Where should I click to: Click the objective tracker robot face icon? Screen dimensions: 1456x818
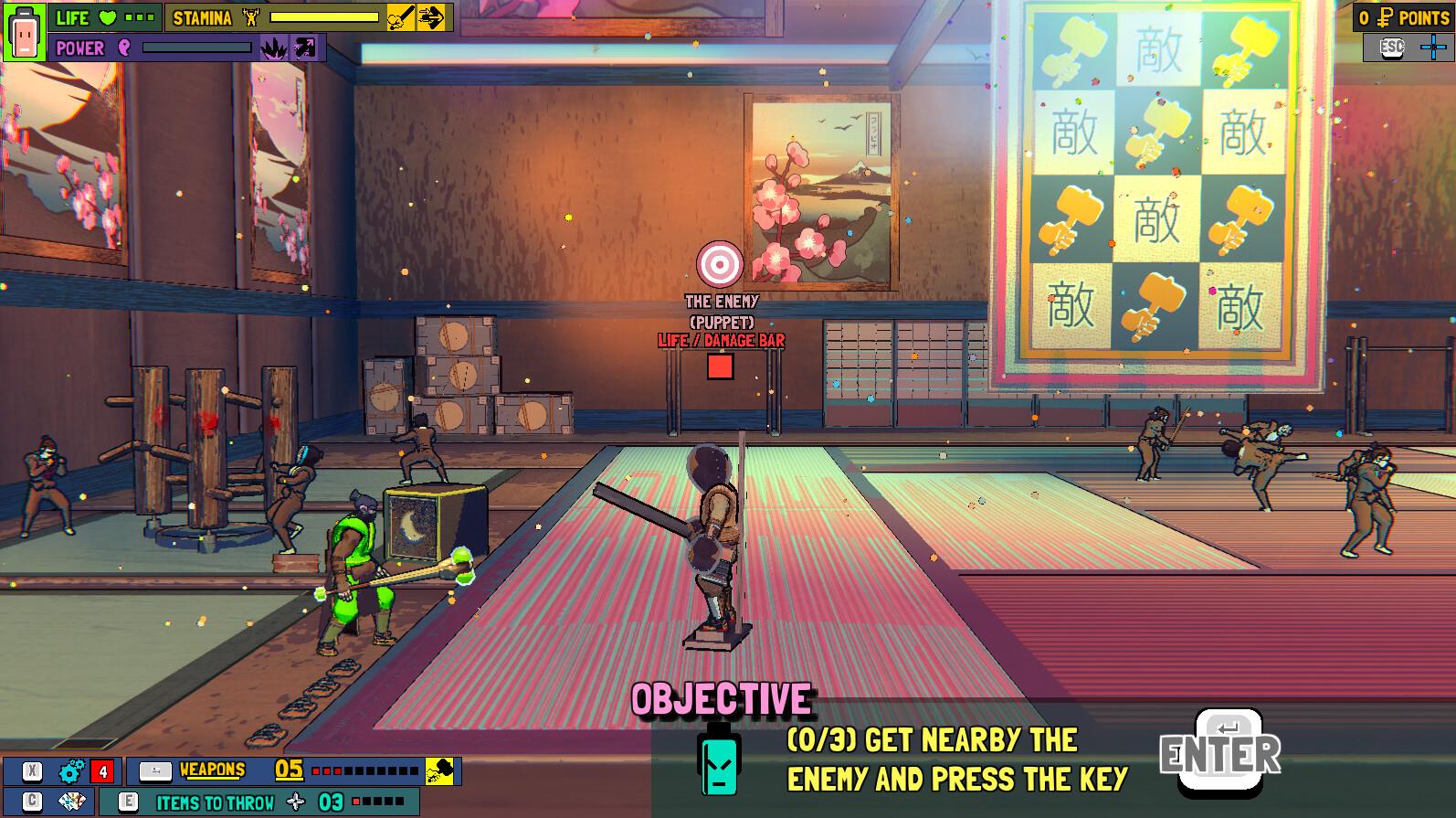718,762
